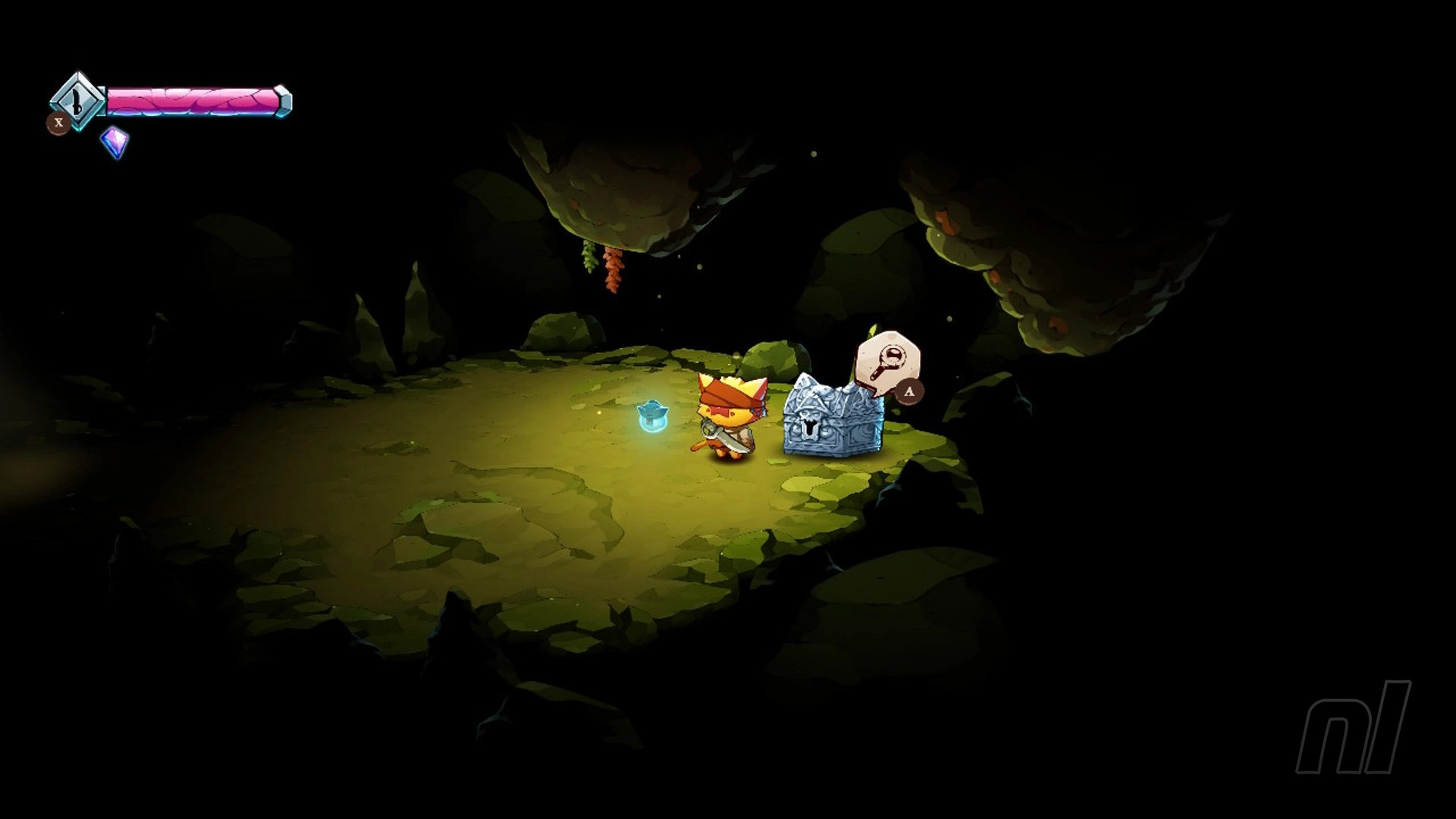The image size is (1456, 819).
Task: Click the diamond-shaped weapon frame
Action: [76, 99]
